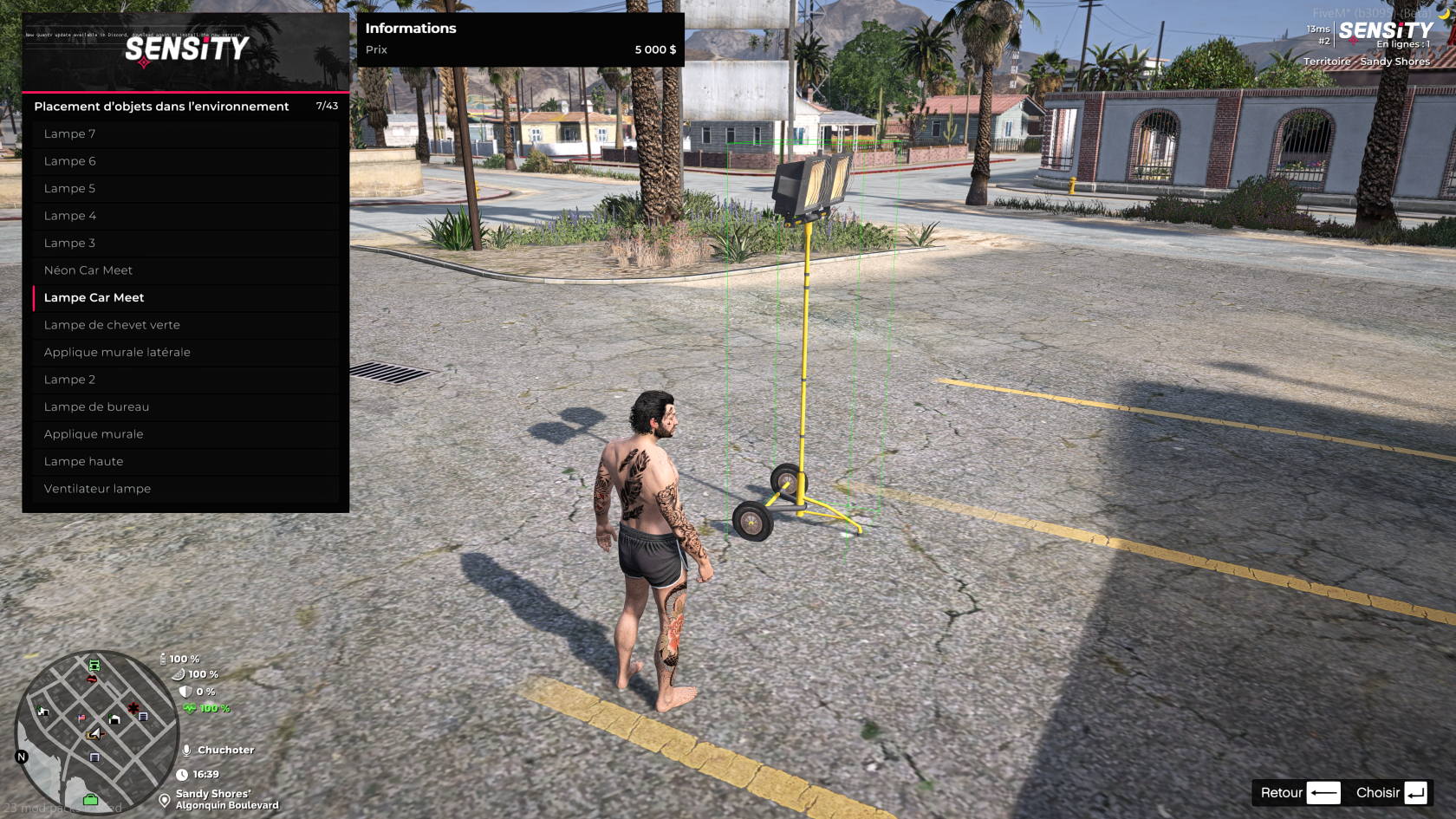Click the highlighted Lampe Car Meet entry
The image size is (1456, 819).
point(185,297)
